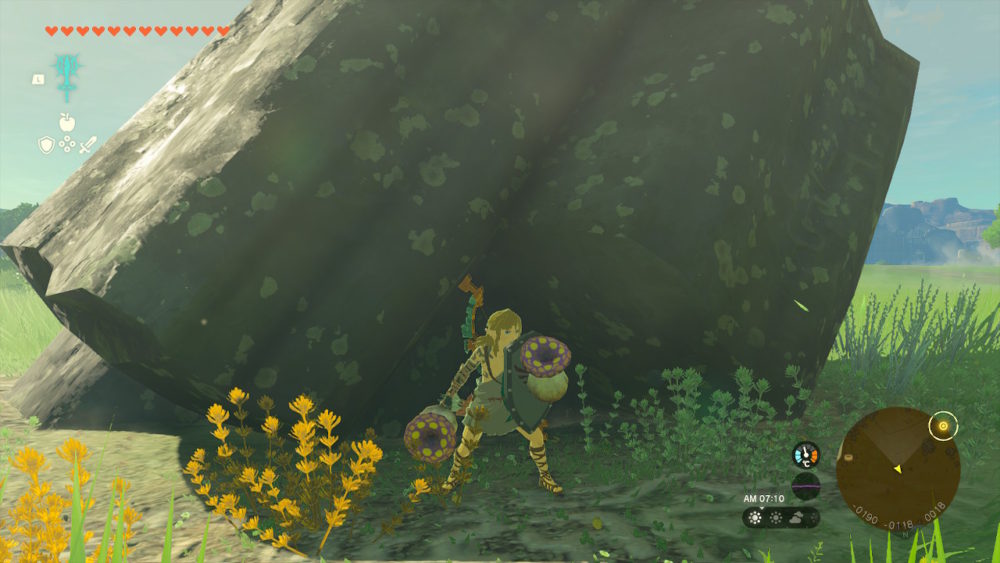The image size is (1000, 563).
Task: Open the circular brown minimap
Action: point(897,467)
